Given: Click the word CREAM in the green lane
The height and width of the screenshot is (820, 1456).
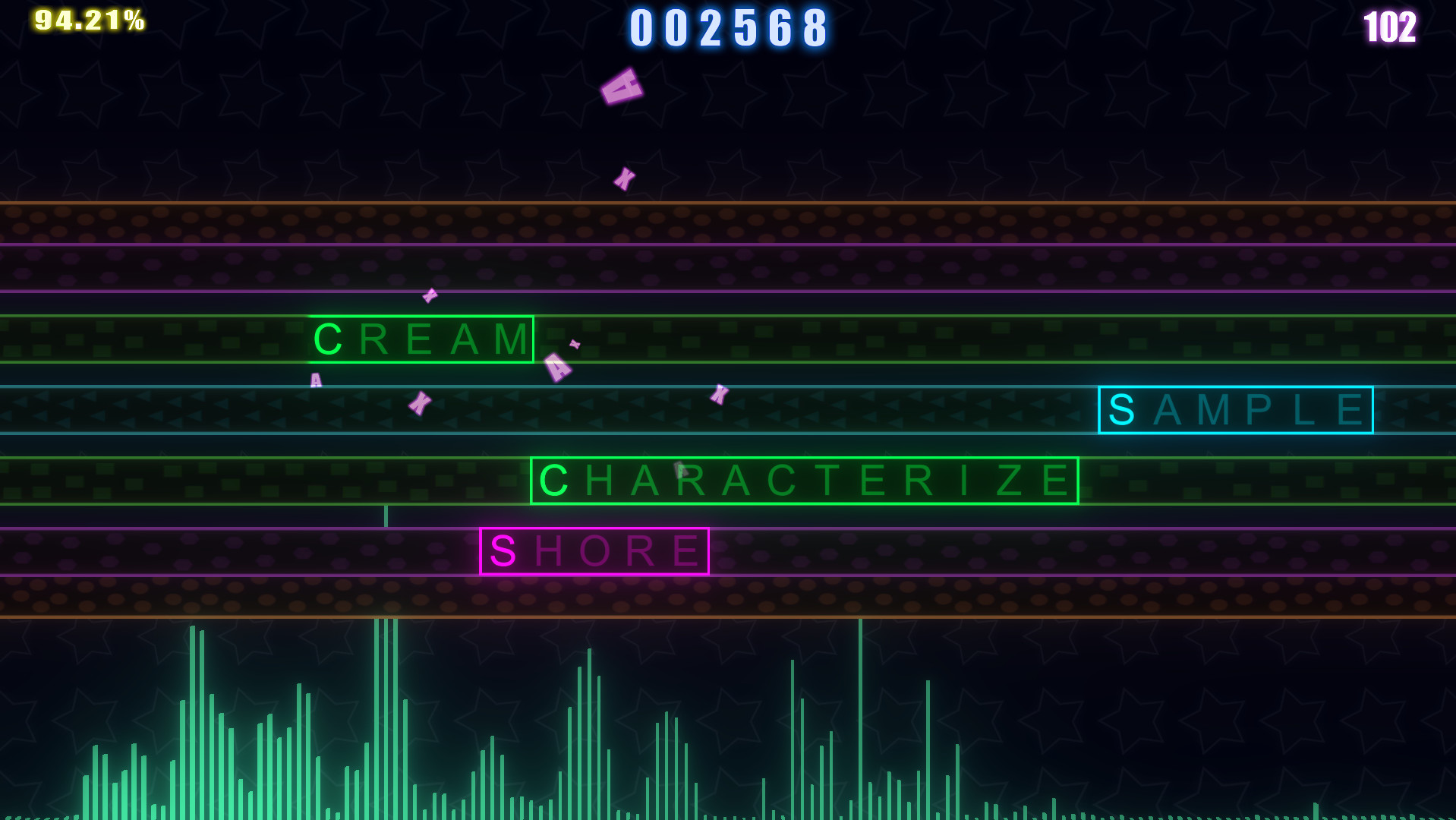Looking at the screenshot, I should [421, 339].
